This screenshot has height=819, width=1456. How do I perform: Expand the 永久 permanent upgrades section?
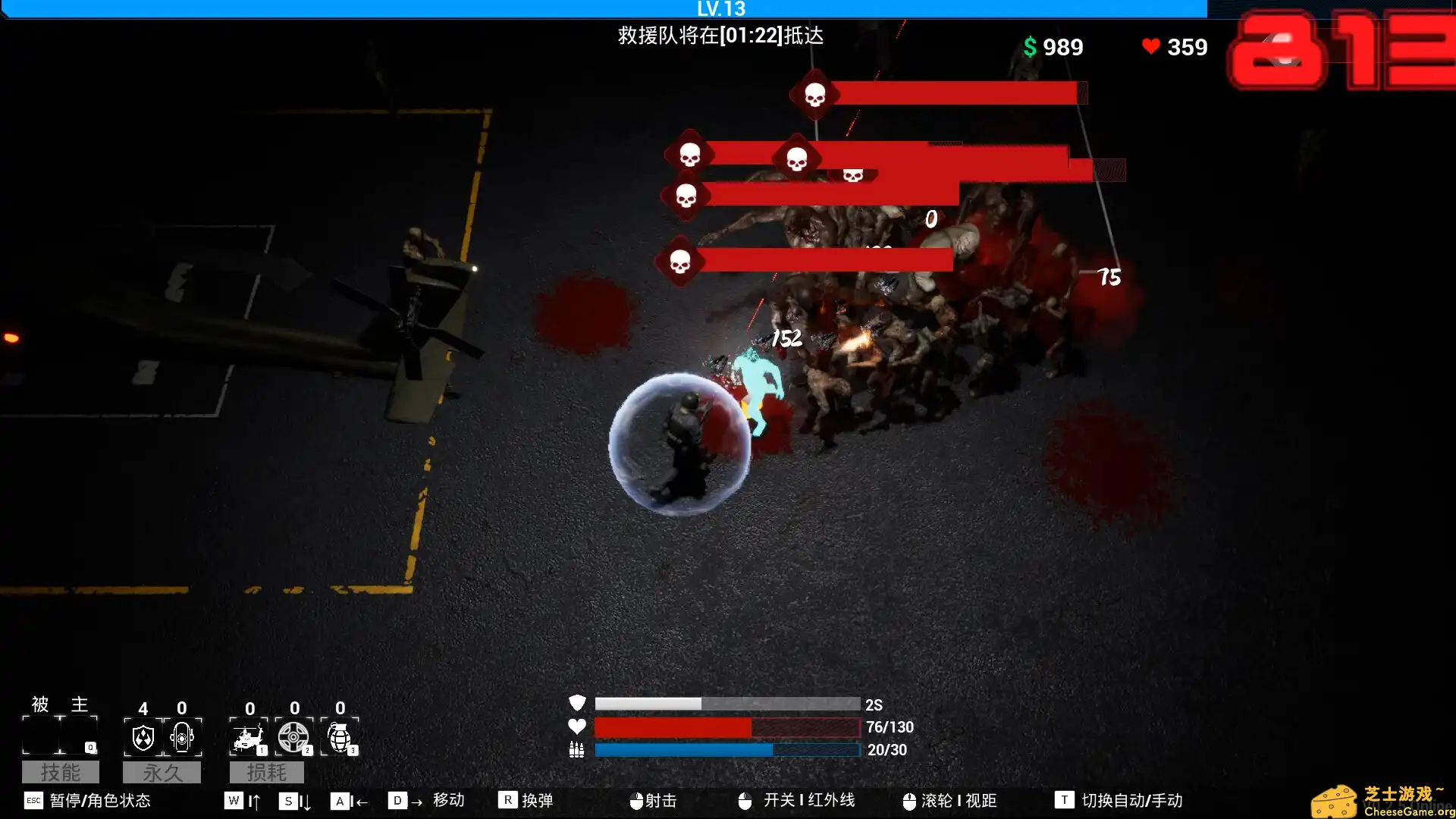tap(162, 772)
